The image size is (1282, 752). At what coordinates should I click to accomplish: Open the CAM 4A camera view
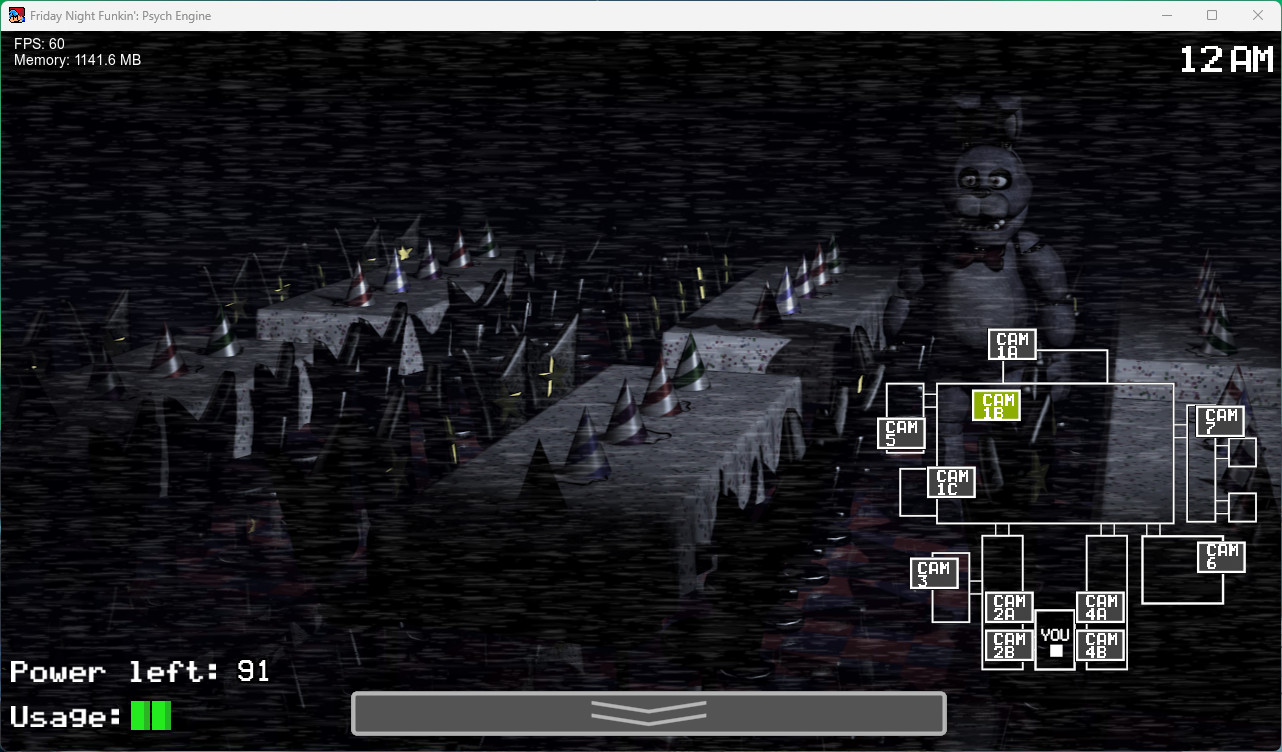1101,605
